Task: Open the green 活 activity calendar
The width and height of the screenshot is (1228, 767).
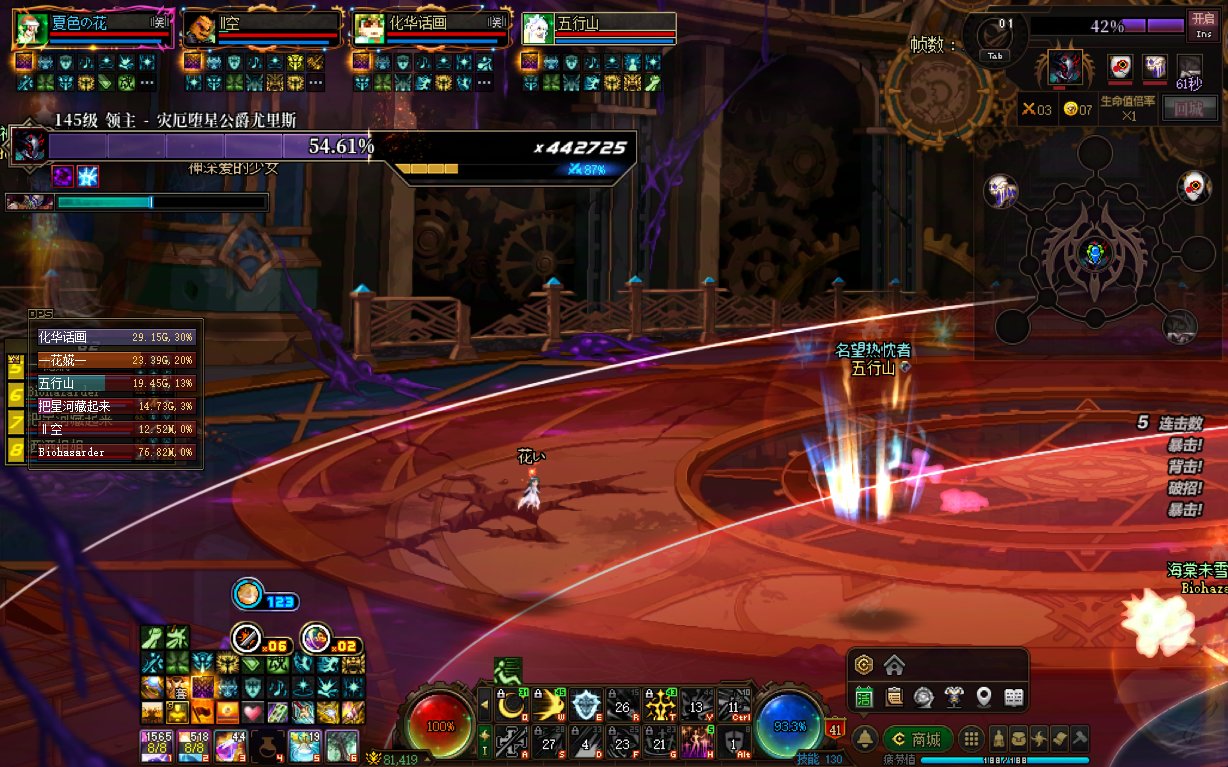Action: (x=865, y=696)
